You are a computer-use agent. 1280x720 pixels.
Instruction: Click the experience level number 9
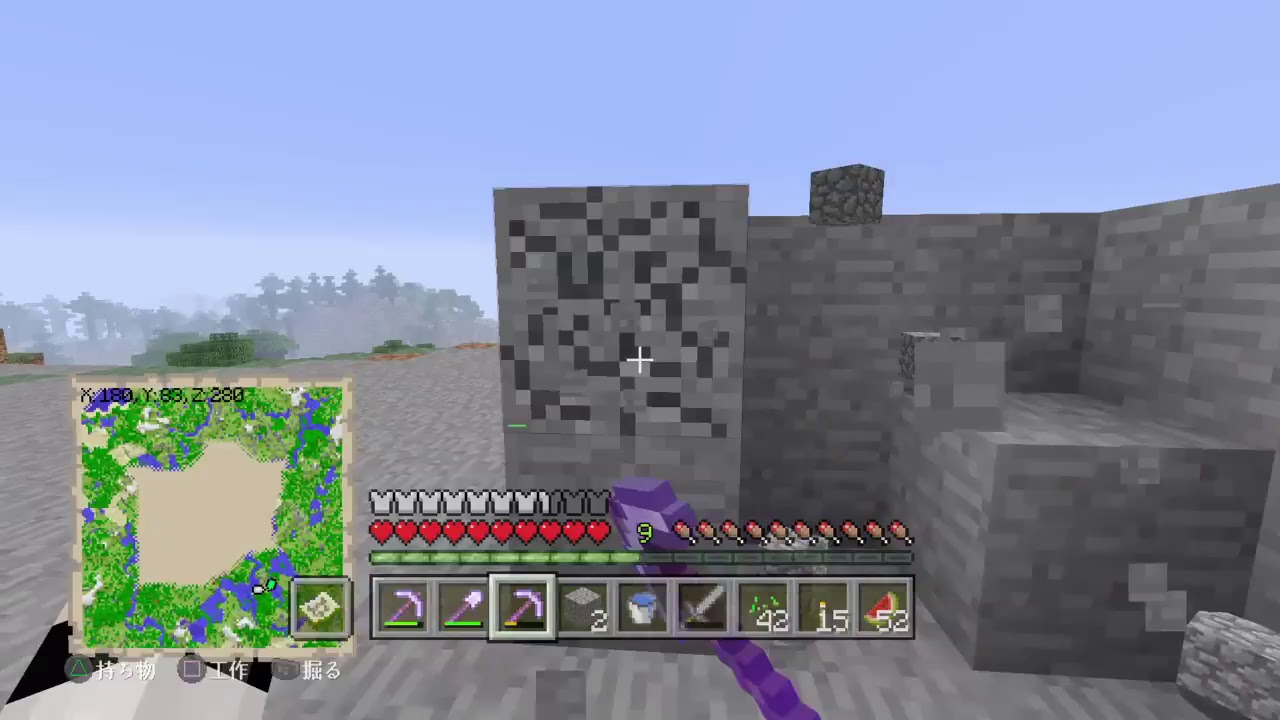[646, 533]
